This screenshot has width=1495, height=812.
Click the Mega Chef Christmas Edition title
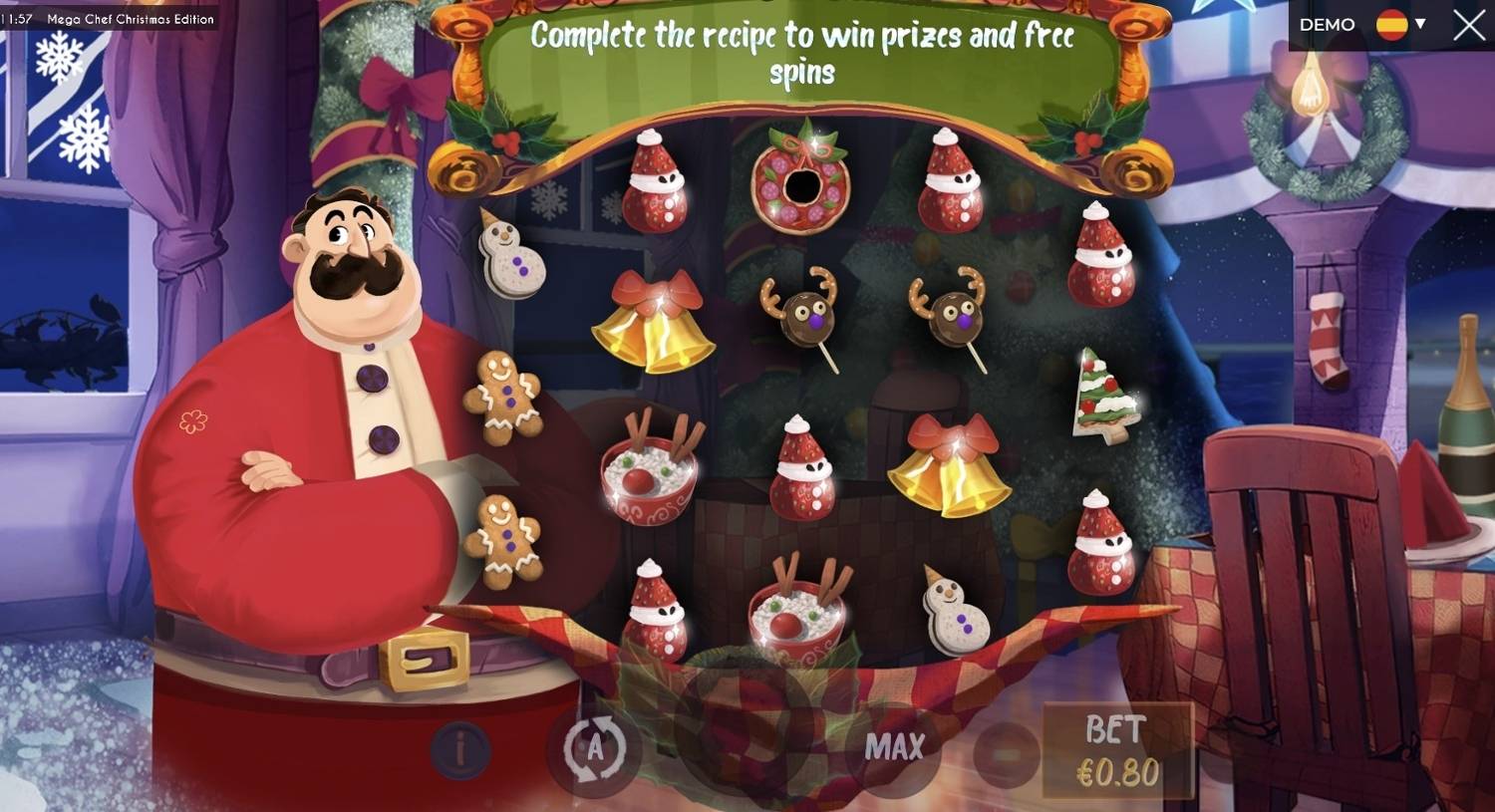pos(131,18)
